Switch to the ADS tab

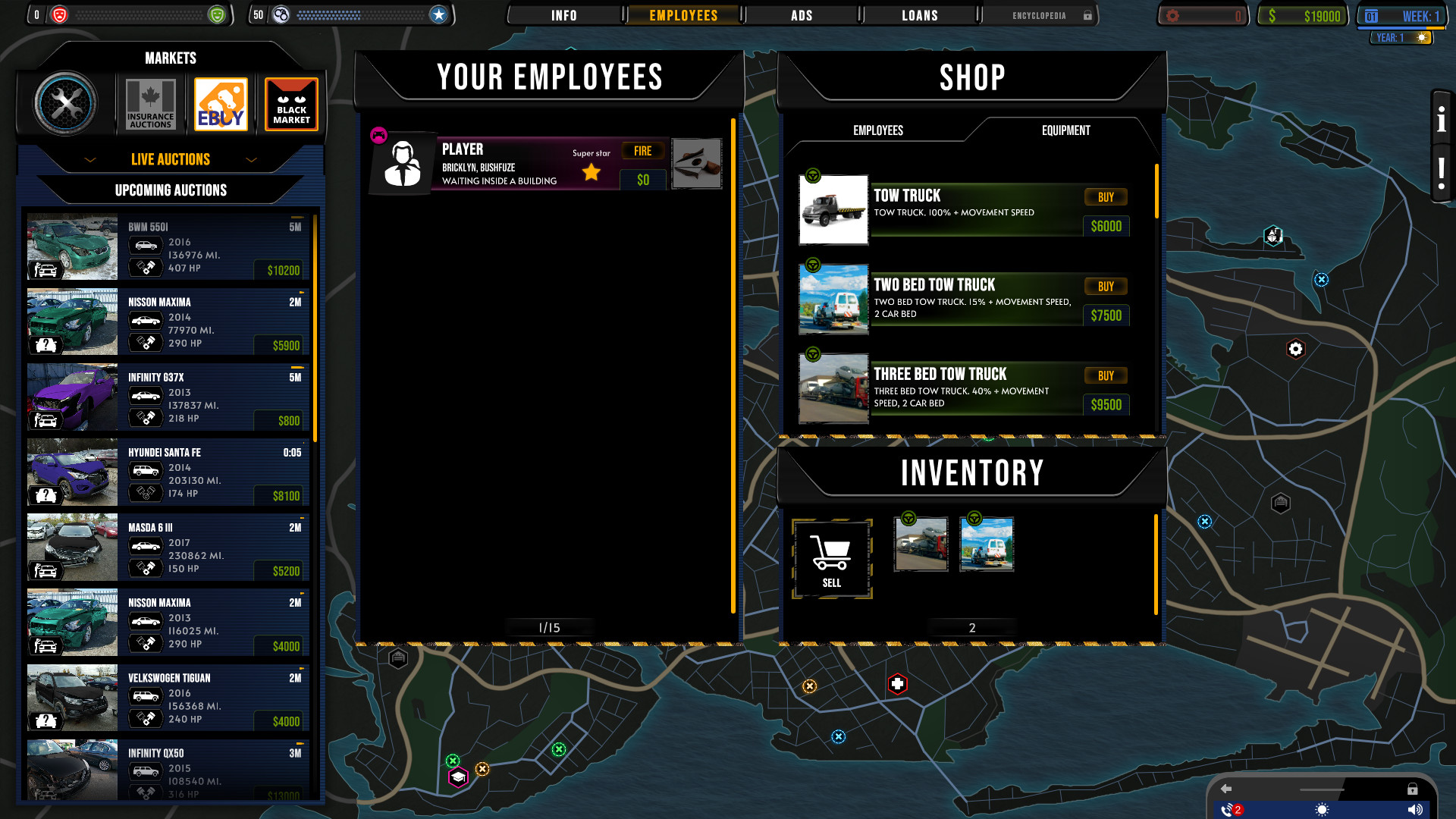(x=802, y=14)
